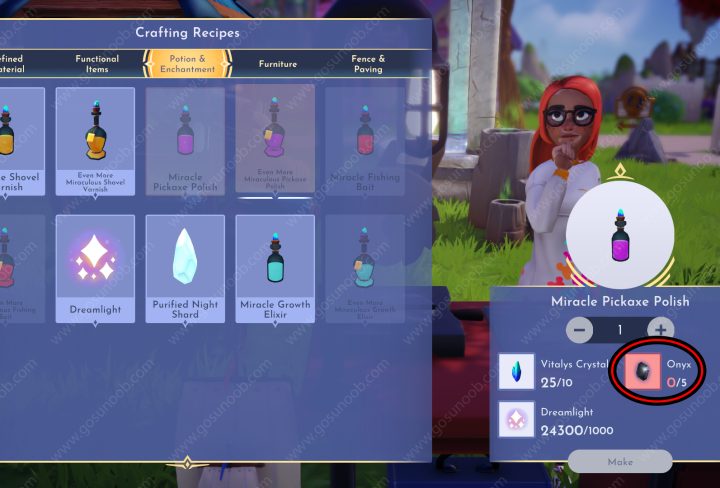Screen dimensions: 720x488
Task: Open the Furniture recipes tab
Action: 278,64
